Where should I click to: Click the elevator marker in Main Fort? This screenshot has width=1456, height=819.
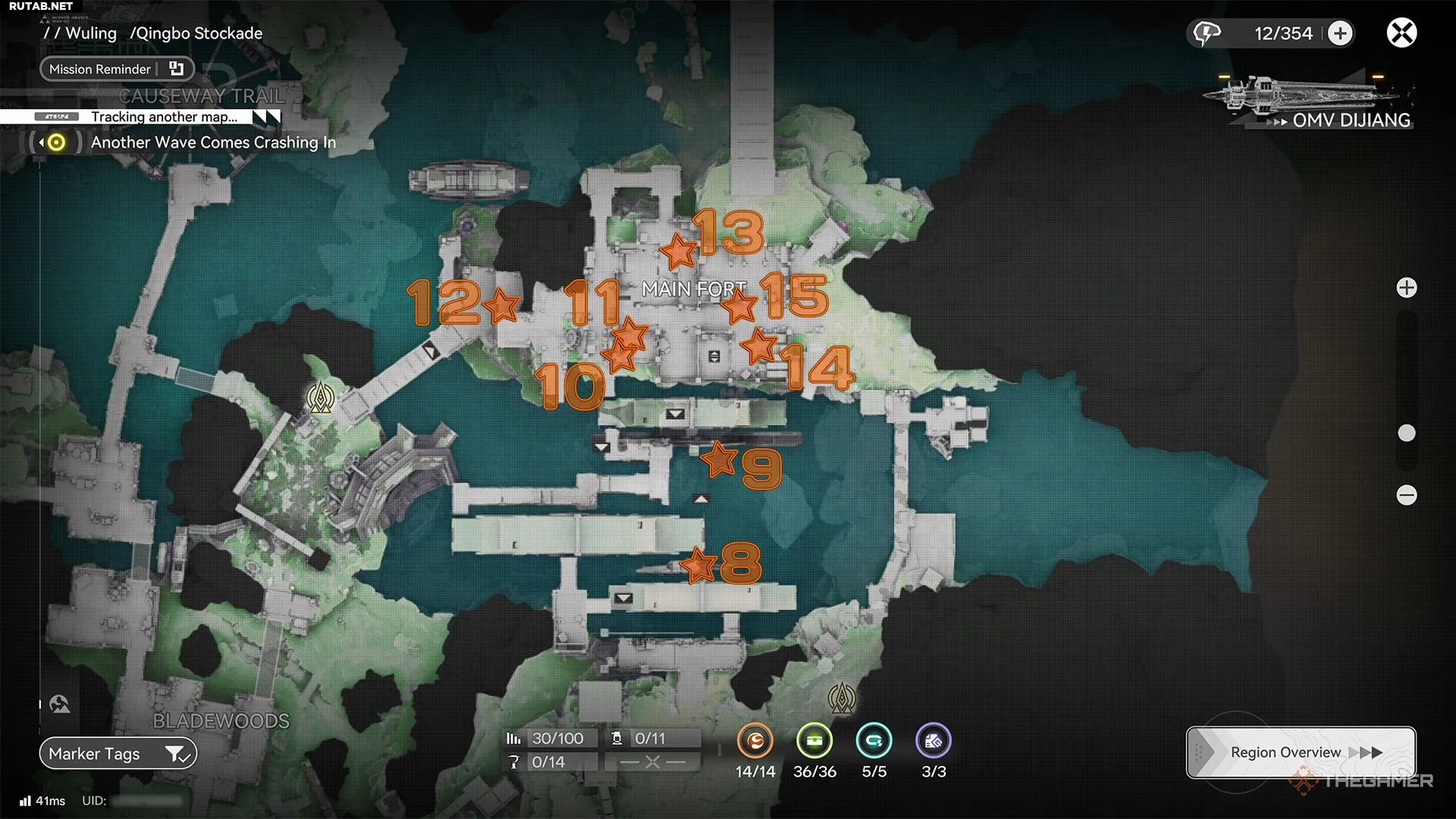[714, 356]
